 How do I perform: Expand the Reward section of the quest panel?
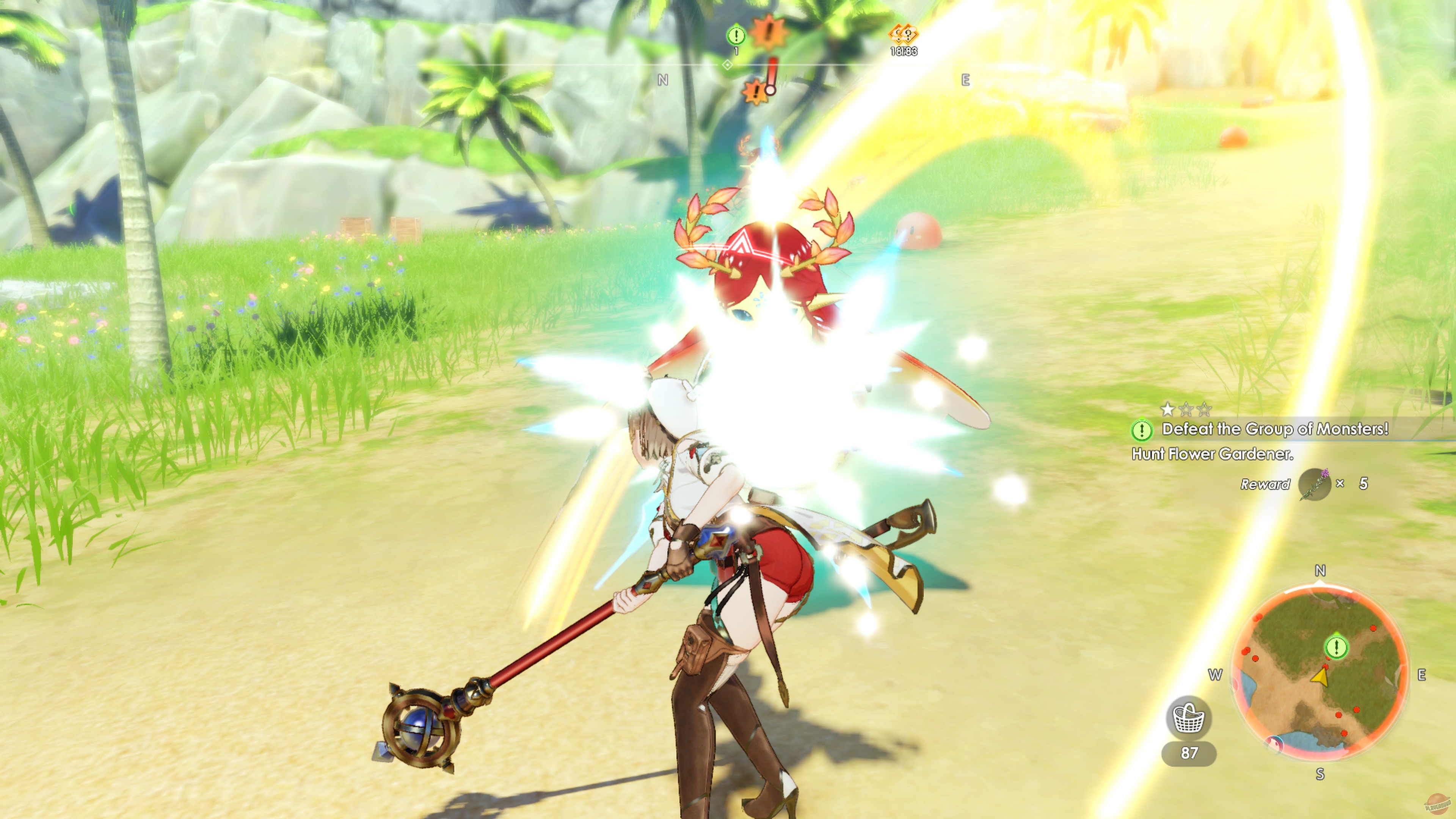click(1266, 485)
